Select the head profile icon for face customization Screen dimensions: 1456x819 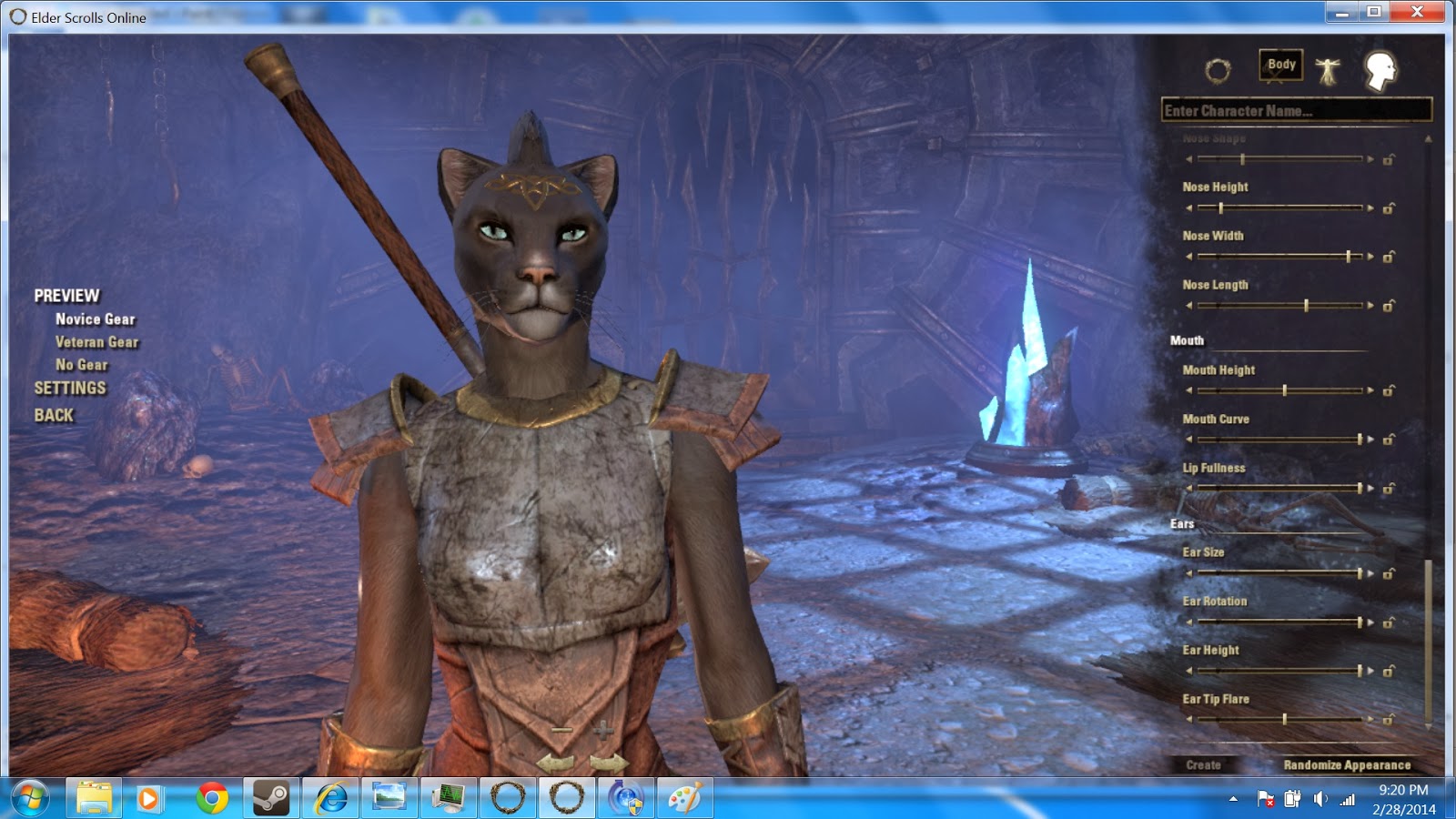[1381, 72]
